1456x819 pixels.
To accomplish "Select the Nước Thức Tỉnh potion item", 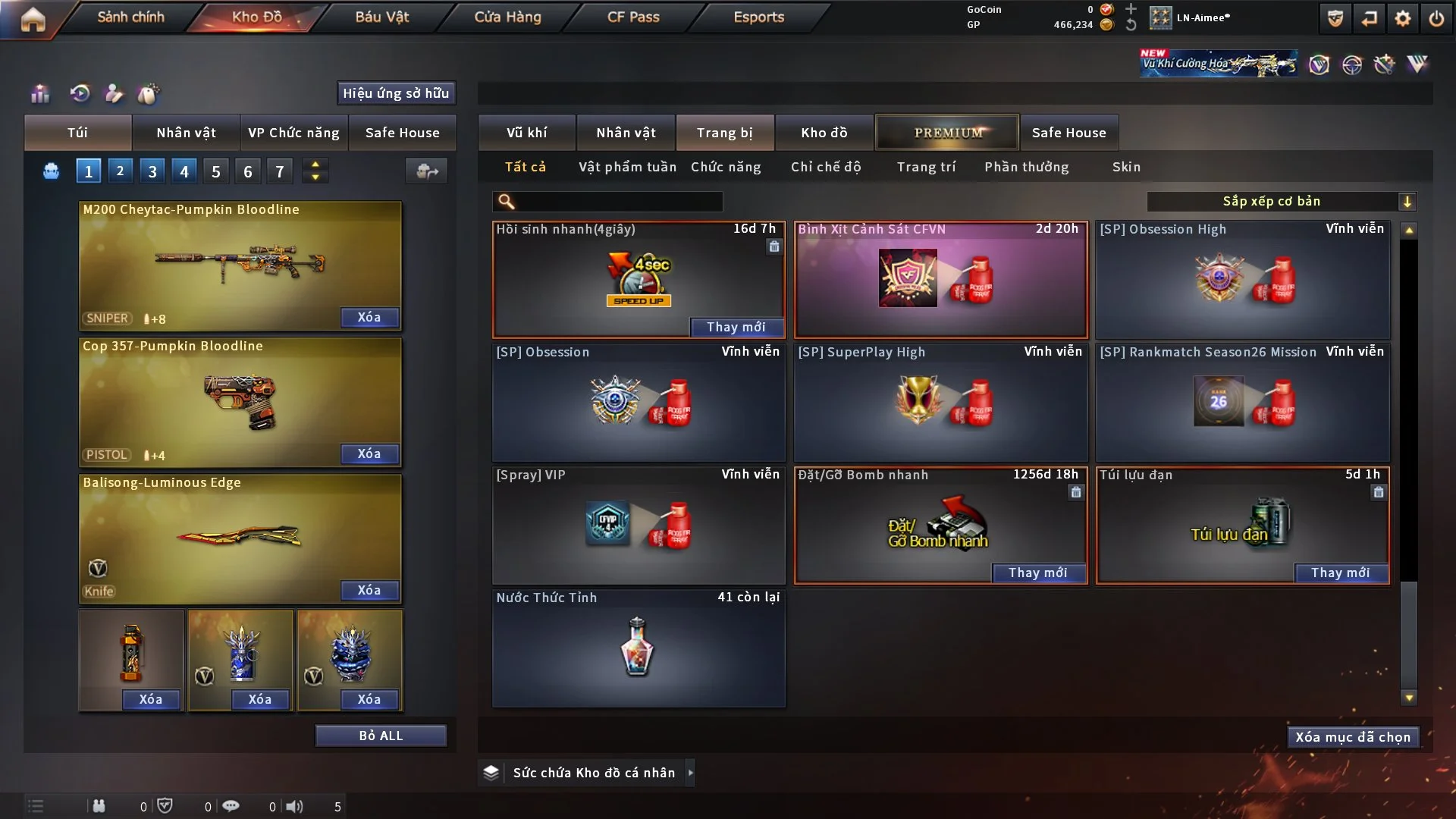I will point(638,648).
